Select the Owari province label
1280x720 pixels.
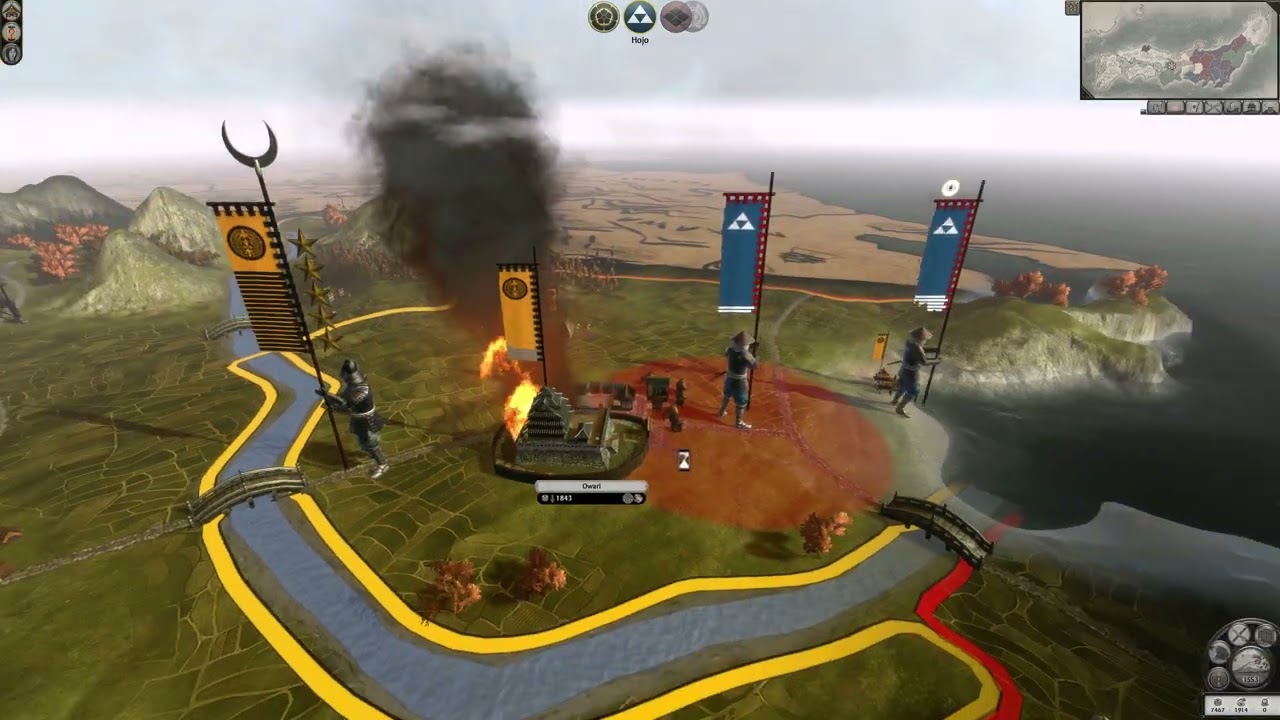591,486
